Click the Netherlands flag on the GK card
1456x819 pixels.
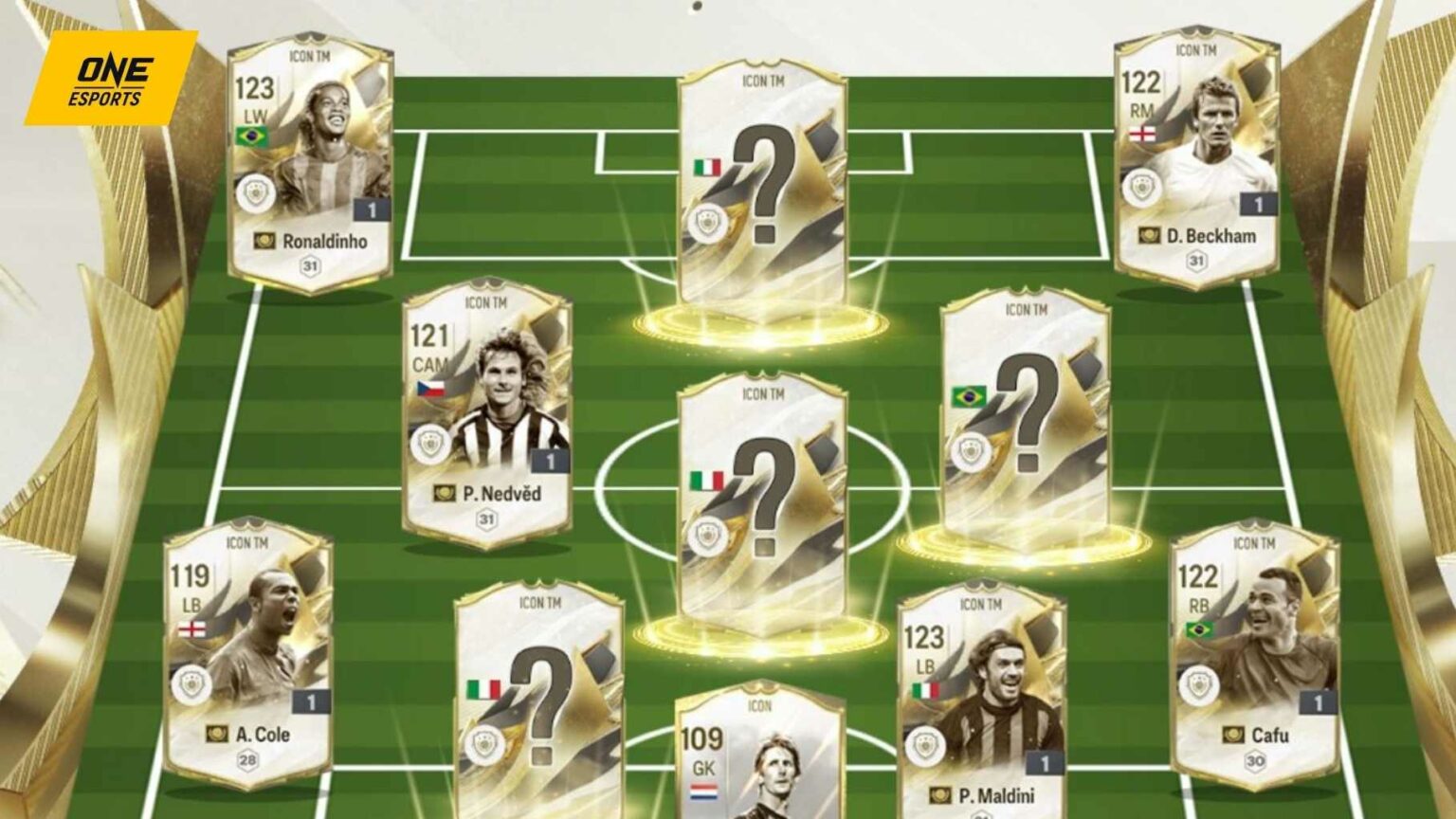pyautogui.click(x=702, y=791)
